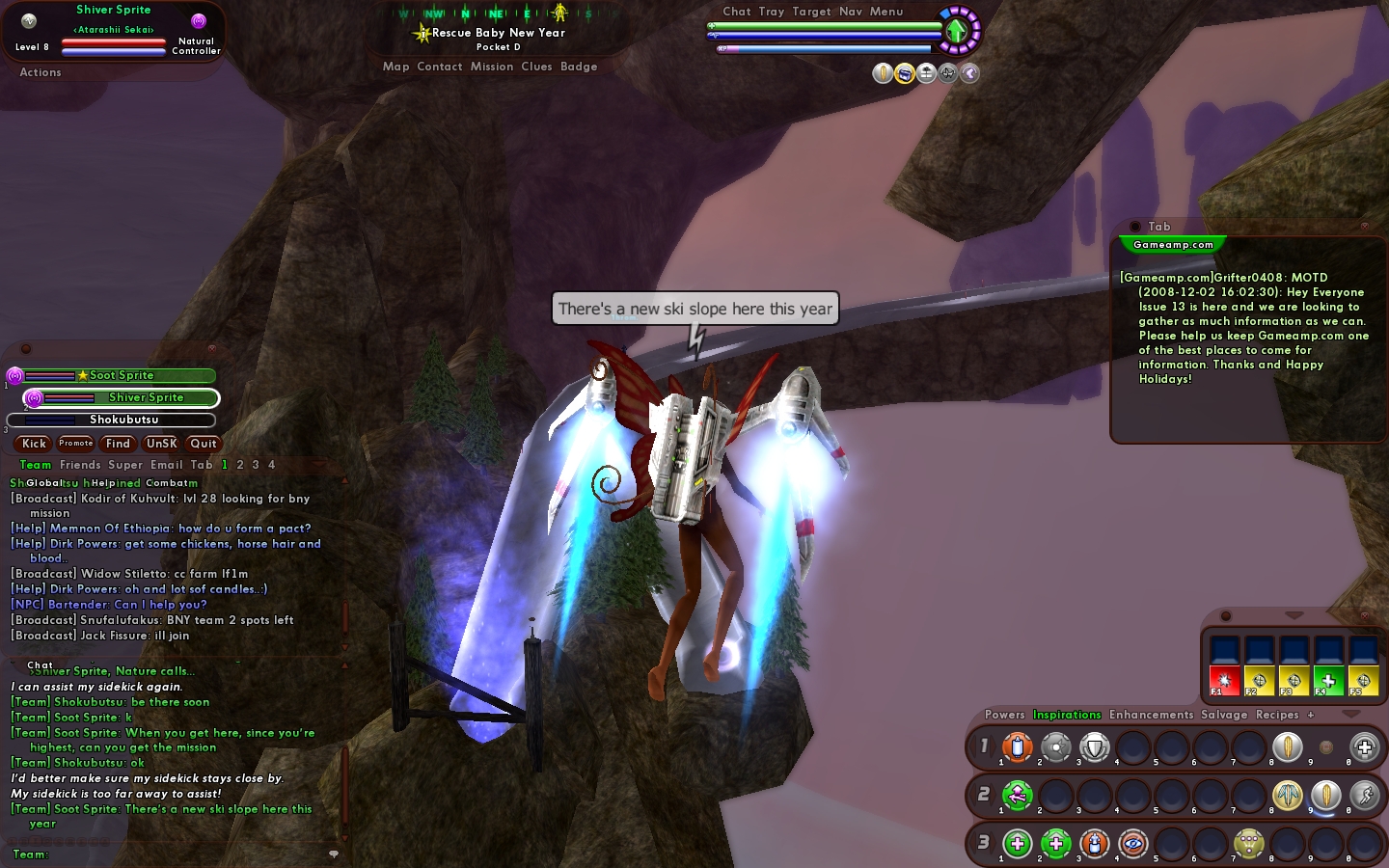Toggle the Tray window
The image size is (1389, 868).
[x=772, y=12]
